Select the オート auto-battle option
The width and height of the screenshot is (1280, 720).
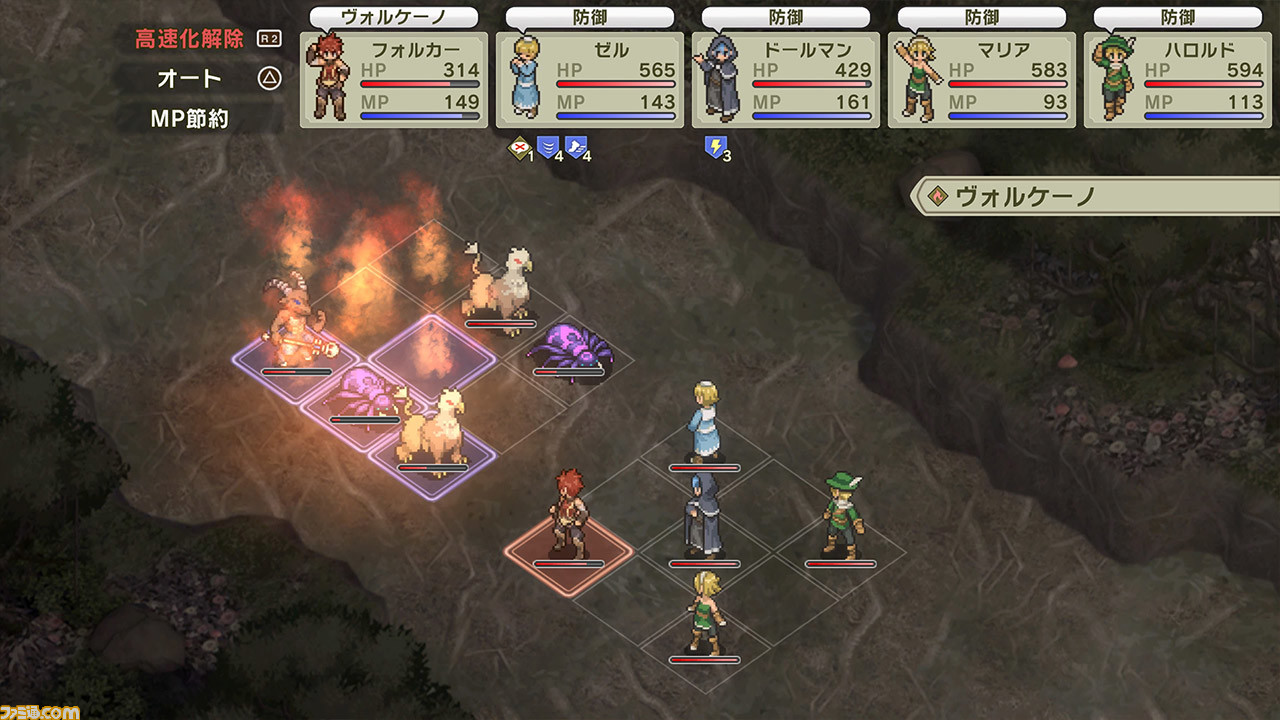190,78
